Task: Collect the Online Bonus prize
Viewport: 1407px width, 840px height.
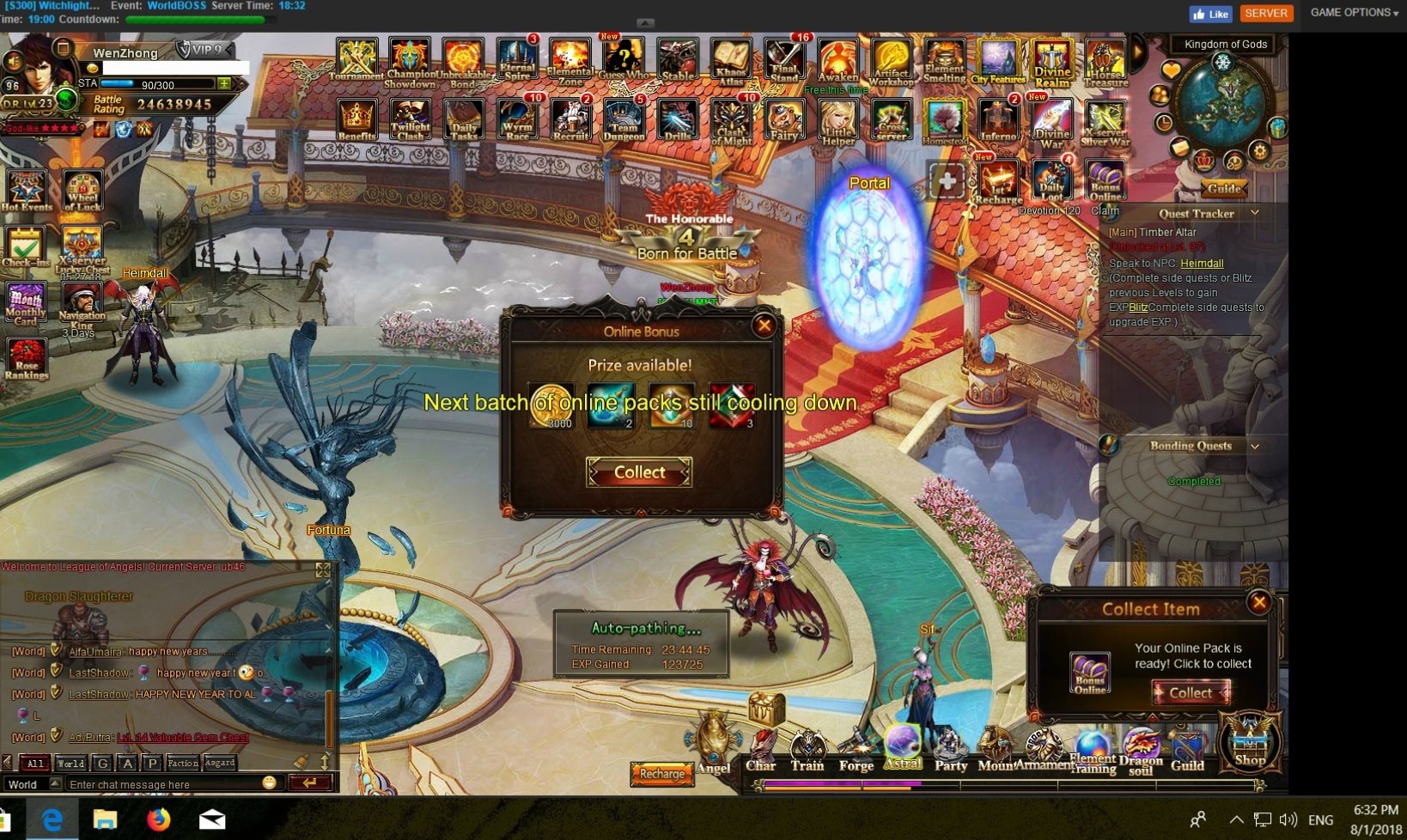Action: (638, 472)
